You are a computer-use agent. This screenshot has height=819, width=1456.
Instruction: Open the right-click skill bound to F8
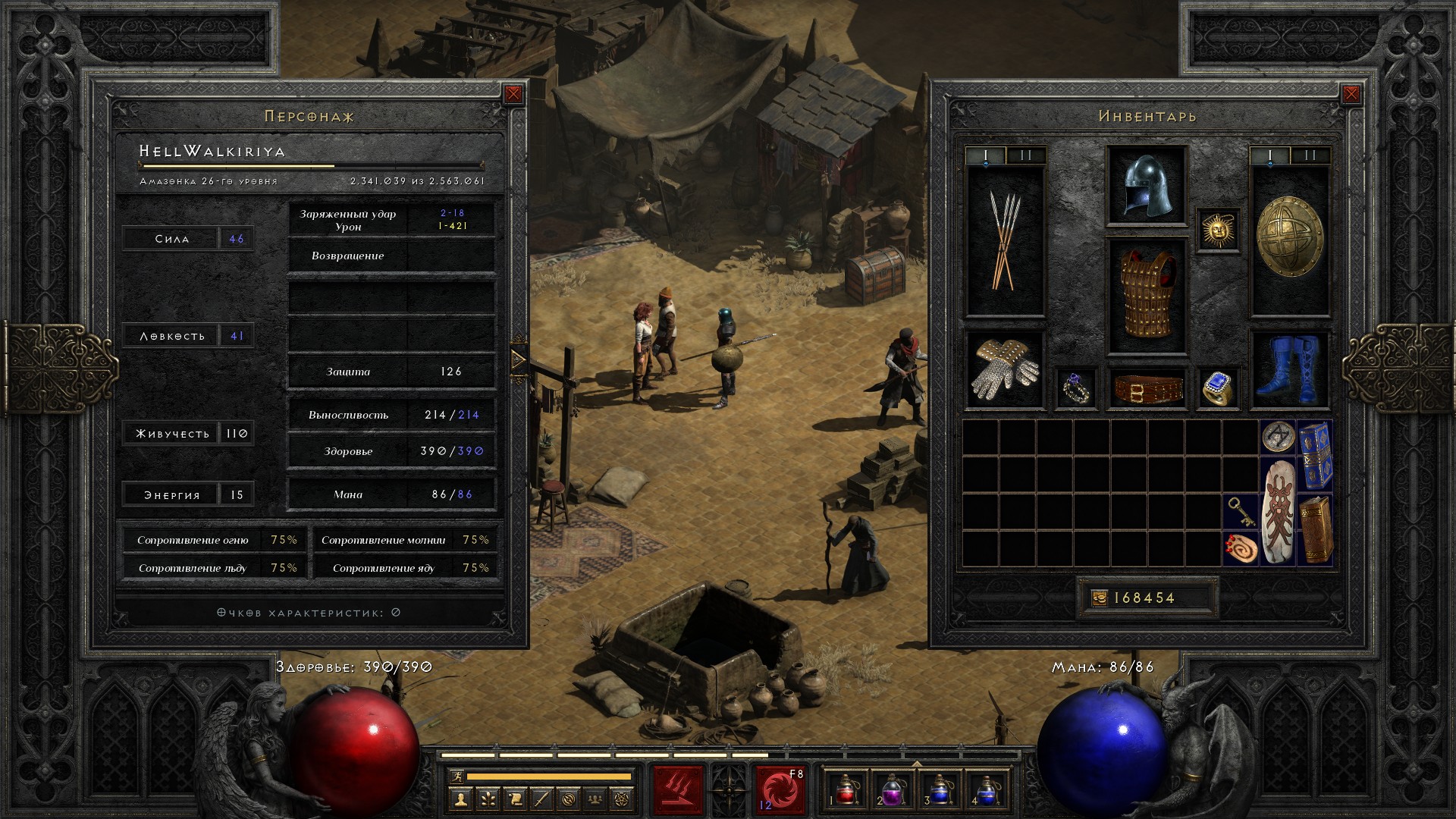[x=780, y=789]
